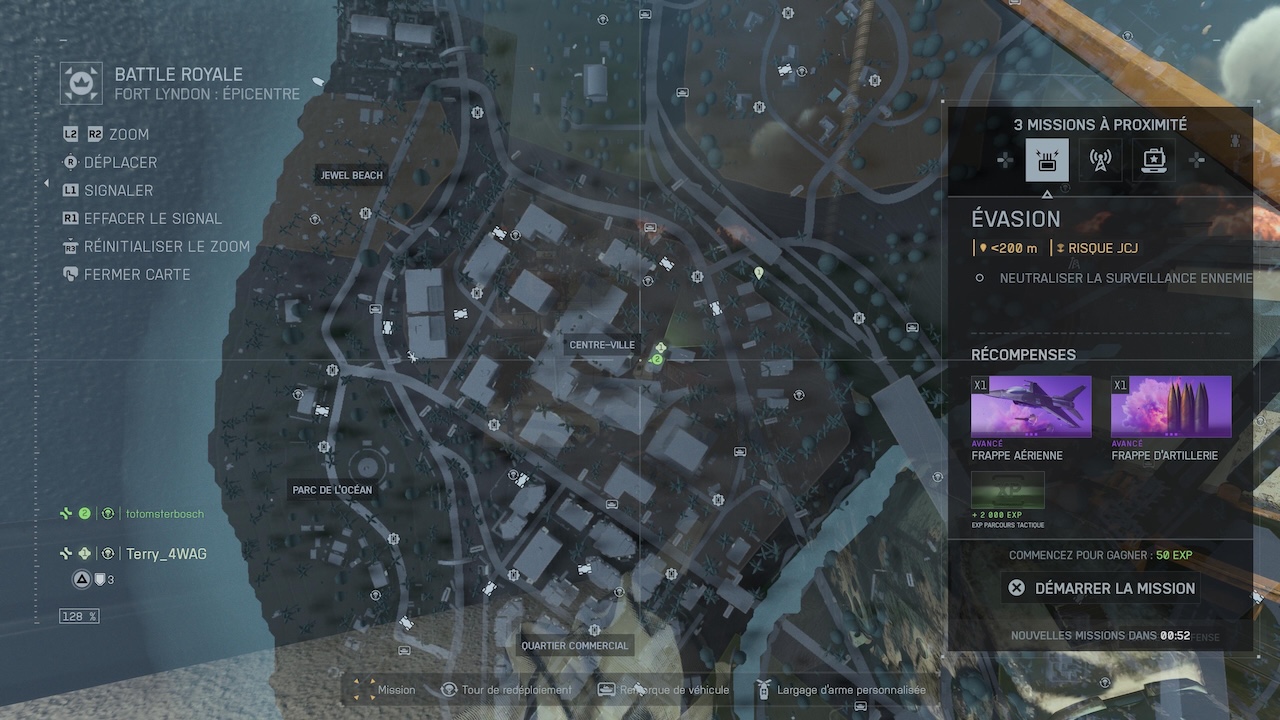The image size is (1280, 720).
Task: Click the Centre-Ville map label
Action: click(x=602, y=345)
